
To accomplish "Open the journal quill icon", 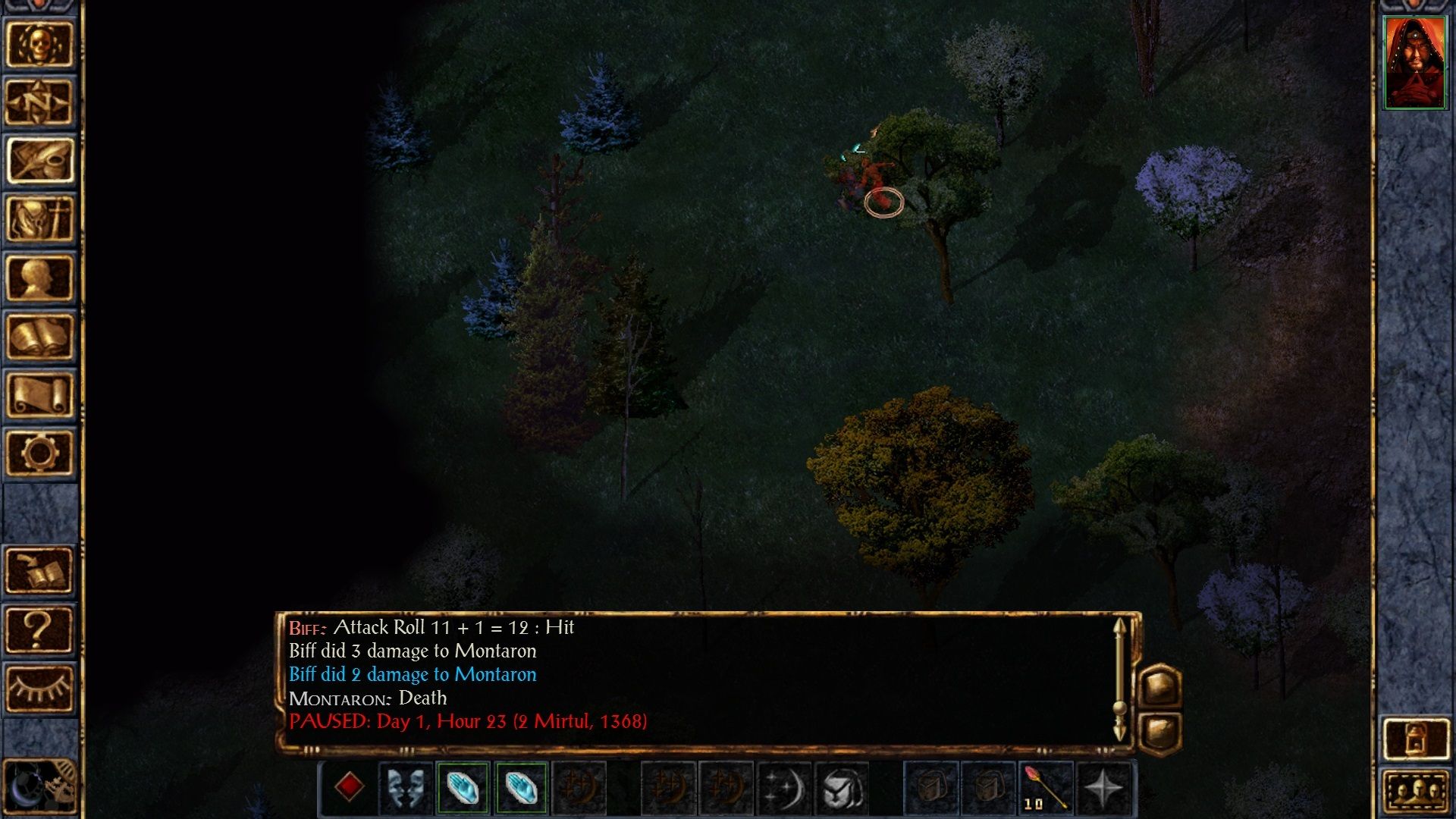I will 39,161.
